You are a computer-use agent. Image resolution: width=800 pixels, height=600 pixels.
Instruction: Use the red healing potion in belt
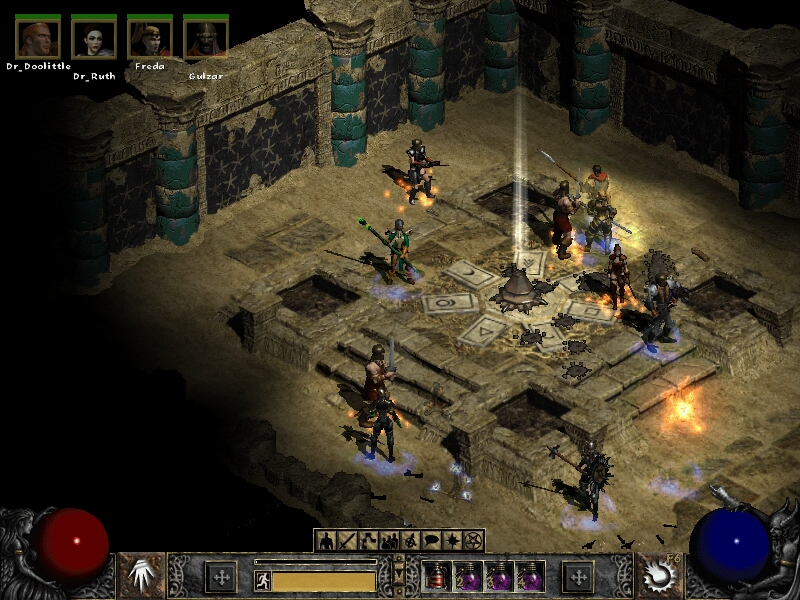click(x=435, y=577)
